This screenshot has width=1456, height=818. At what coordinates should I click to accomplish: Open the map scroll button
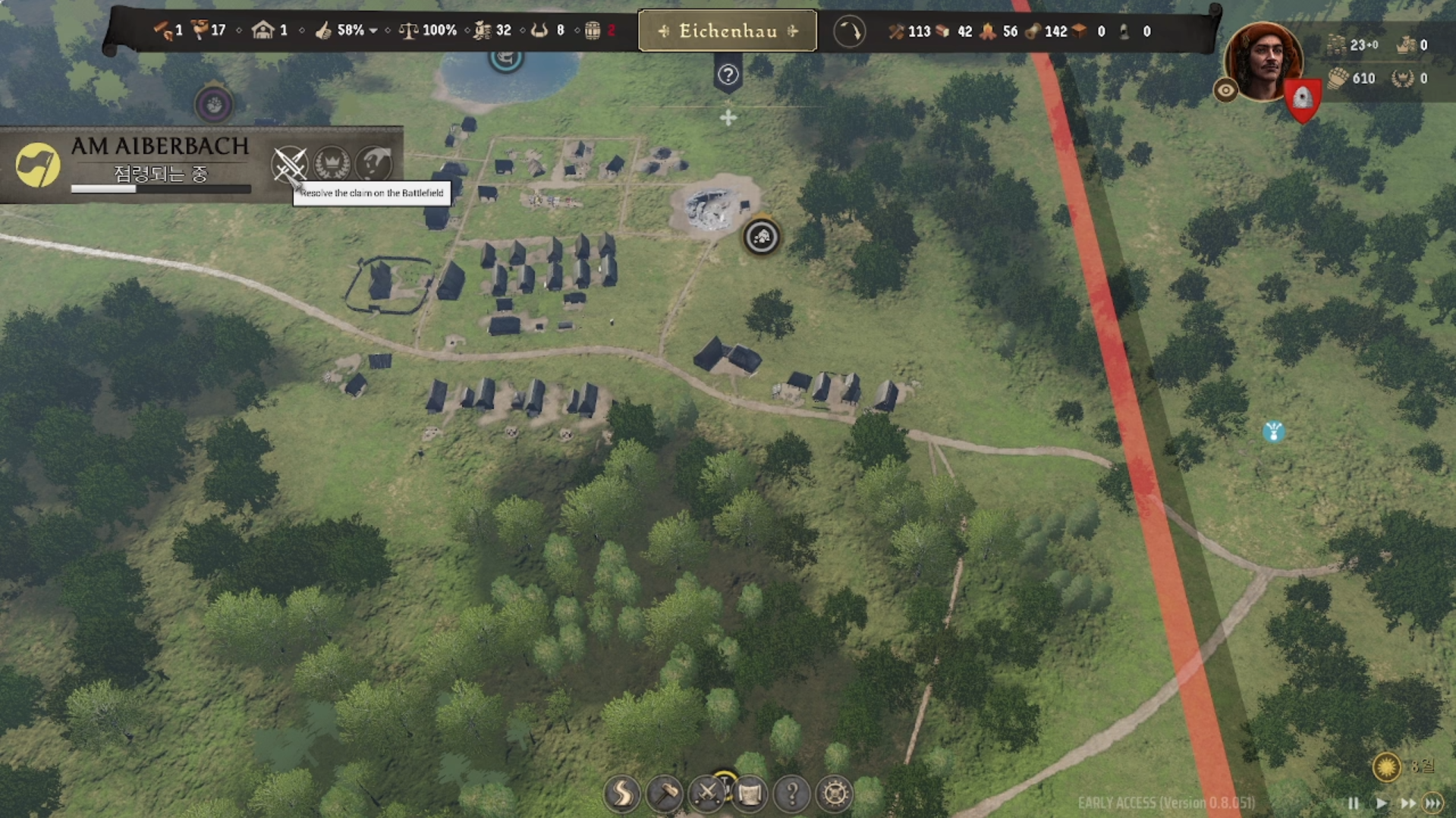[x=750, y=794]
